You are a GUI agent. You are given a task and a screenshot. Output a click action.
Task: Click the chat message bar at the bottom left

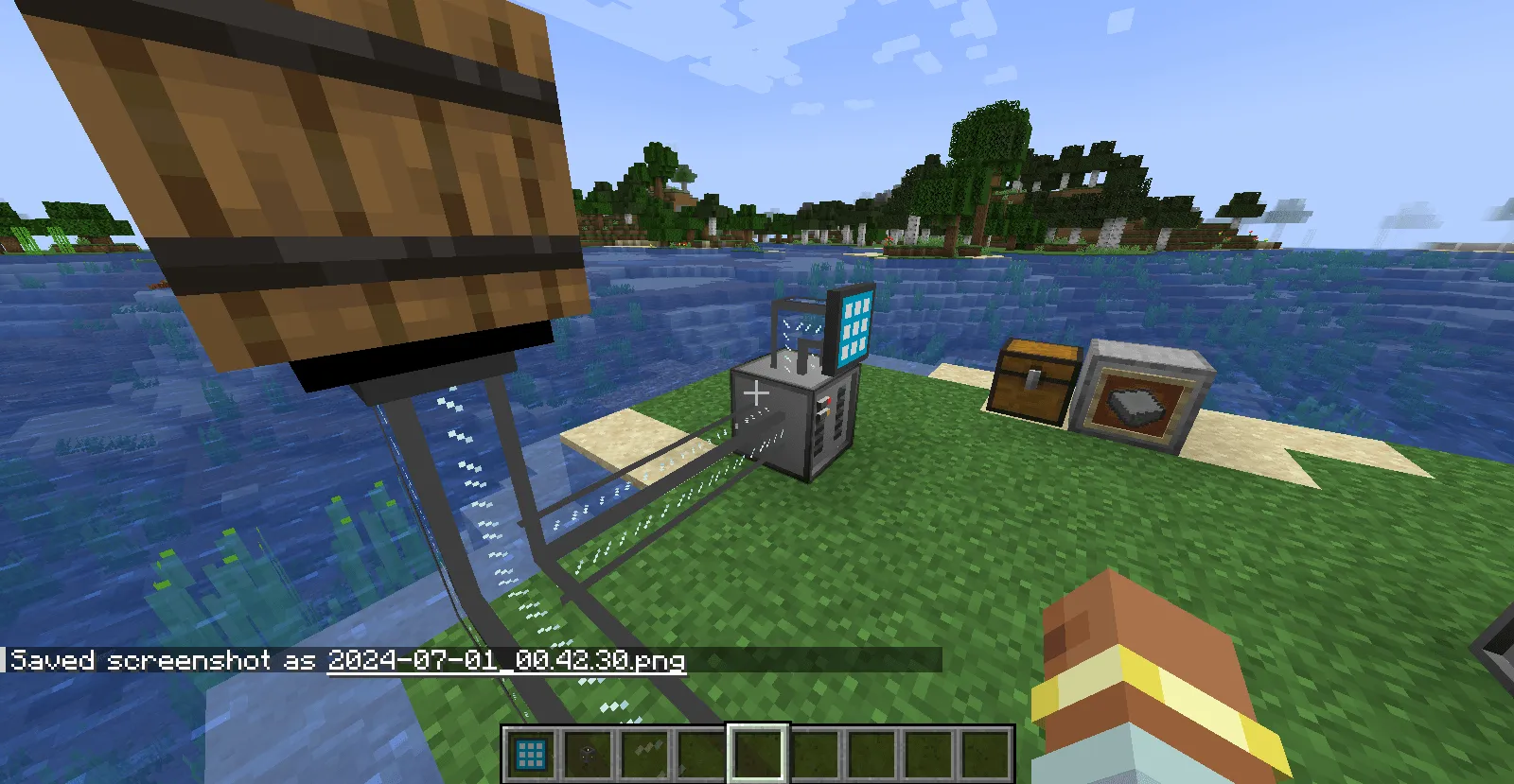pos(161,661)
